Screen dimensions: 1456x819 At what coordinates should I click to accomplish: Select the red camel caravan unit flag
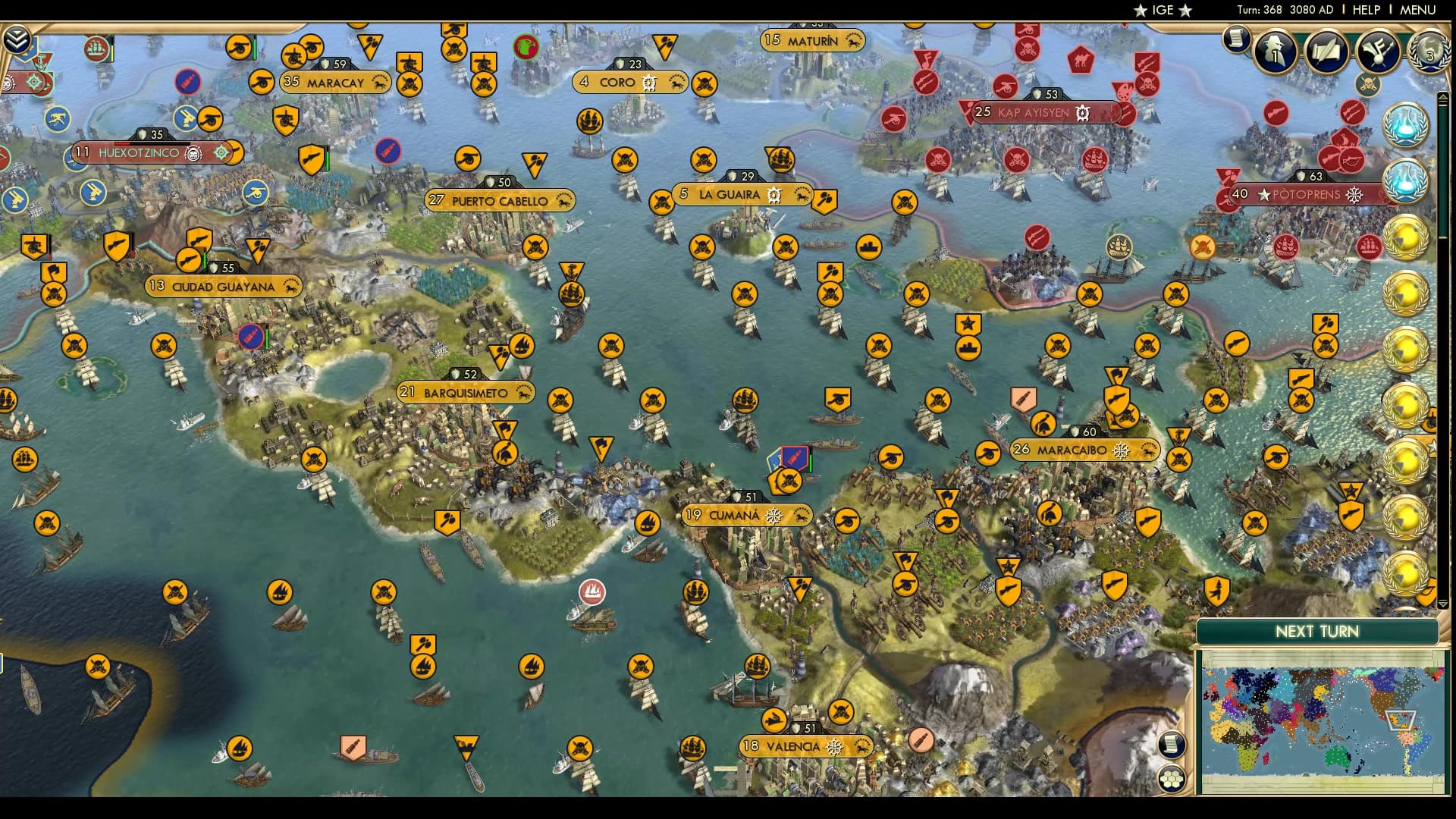click(1080, 60)
